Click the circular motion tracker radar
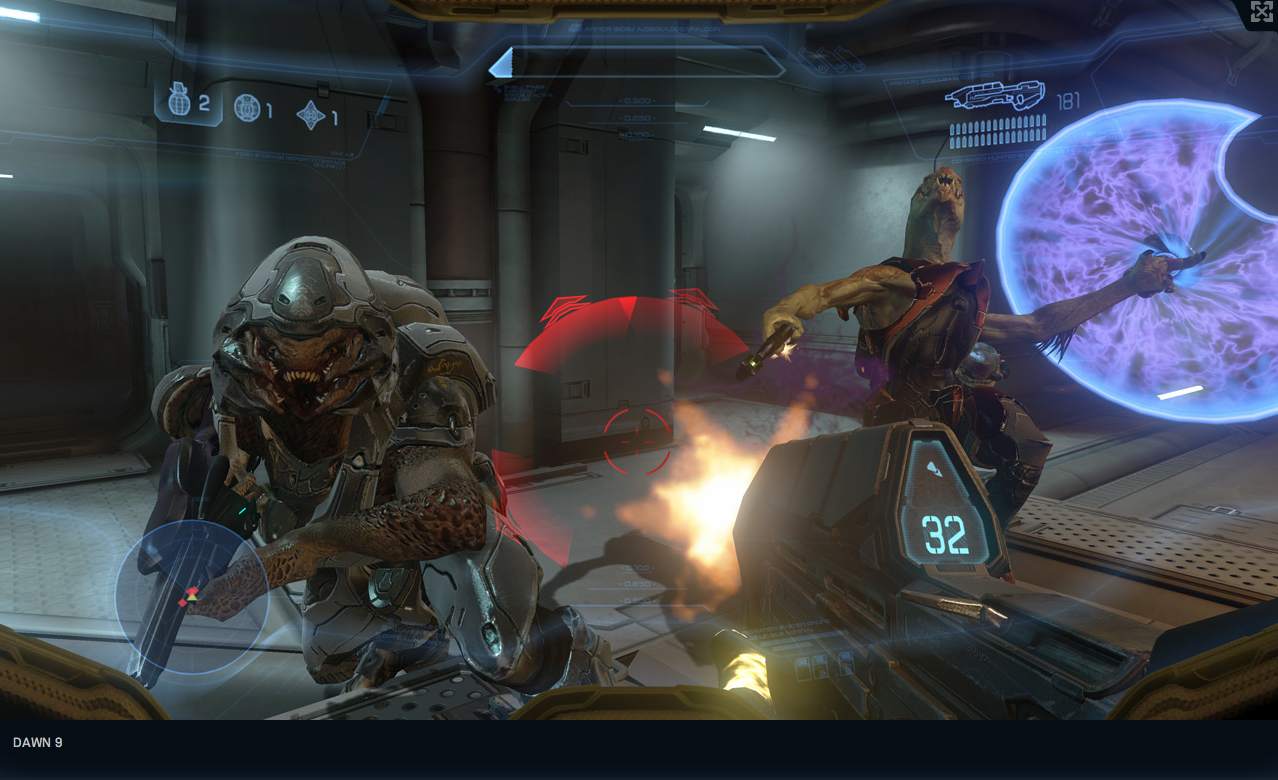The image size is (1278, 780). (192, 597)
